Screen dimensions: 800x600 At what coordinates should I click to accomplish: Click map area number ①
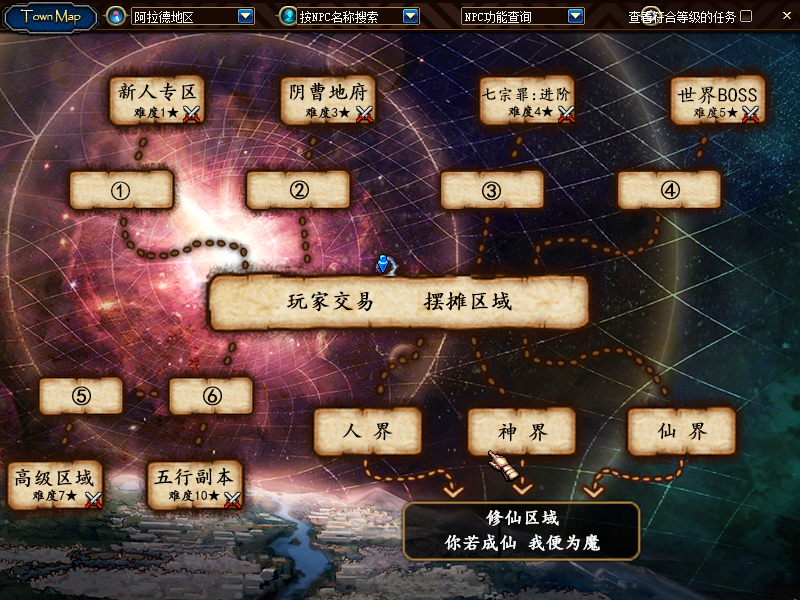(122, 190)
